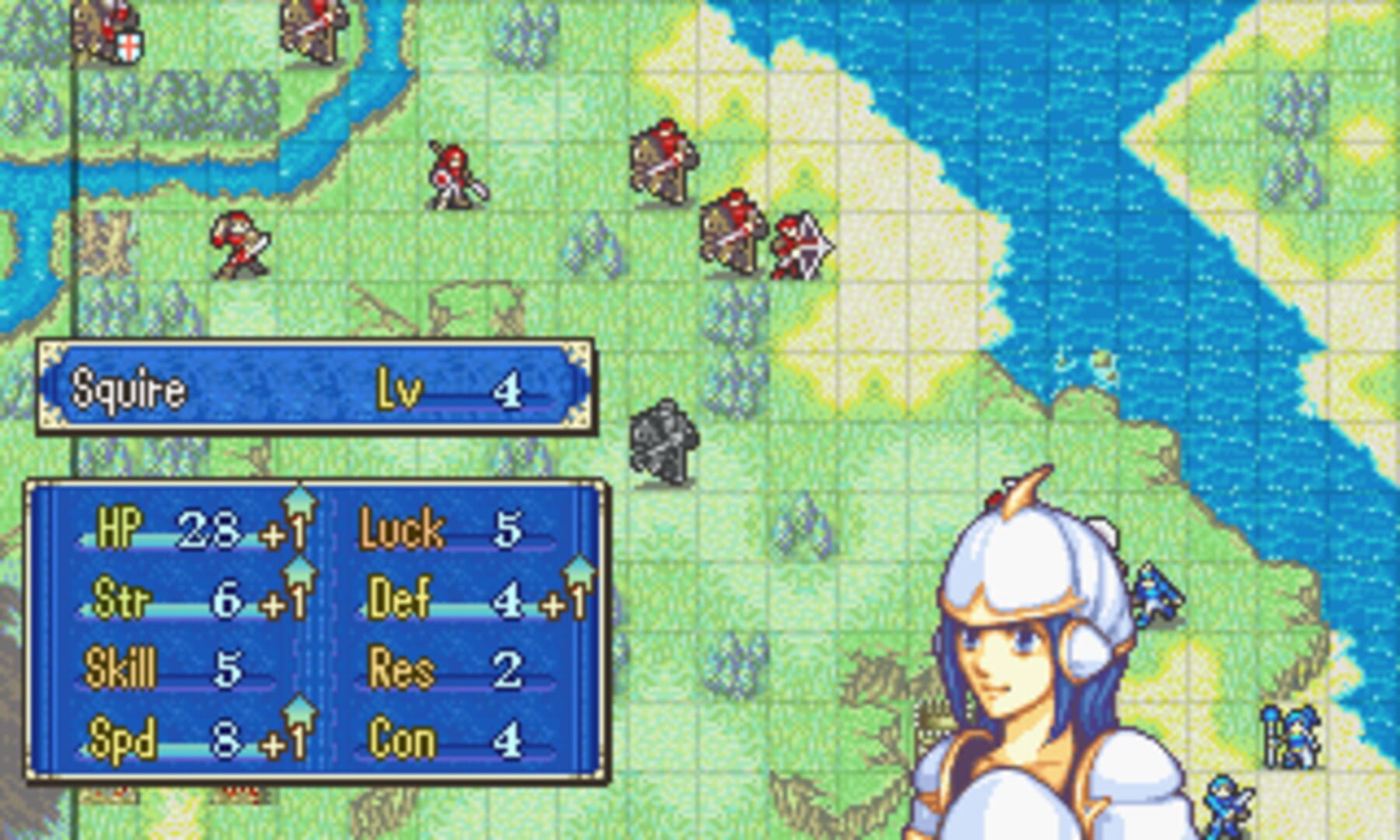Viewport: 1400px width, 840px height.
Task: Open the Res stat row details
Action: point(436,669)
